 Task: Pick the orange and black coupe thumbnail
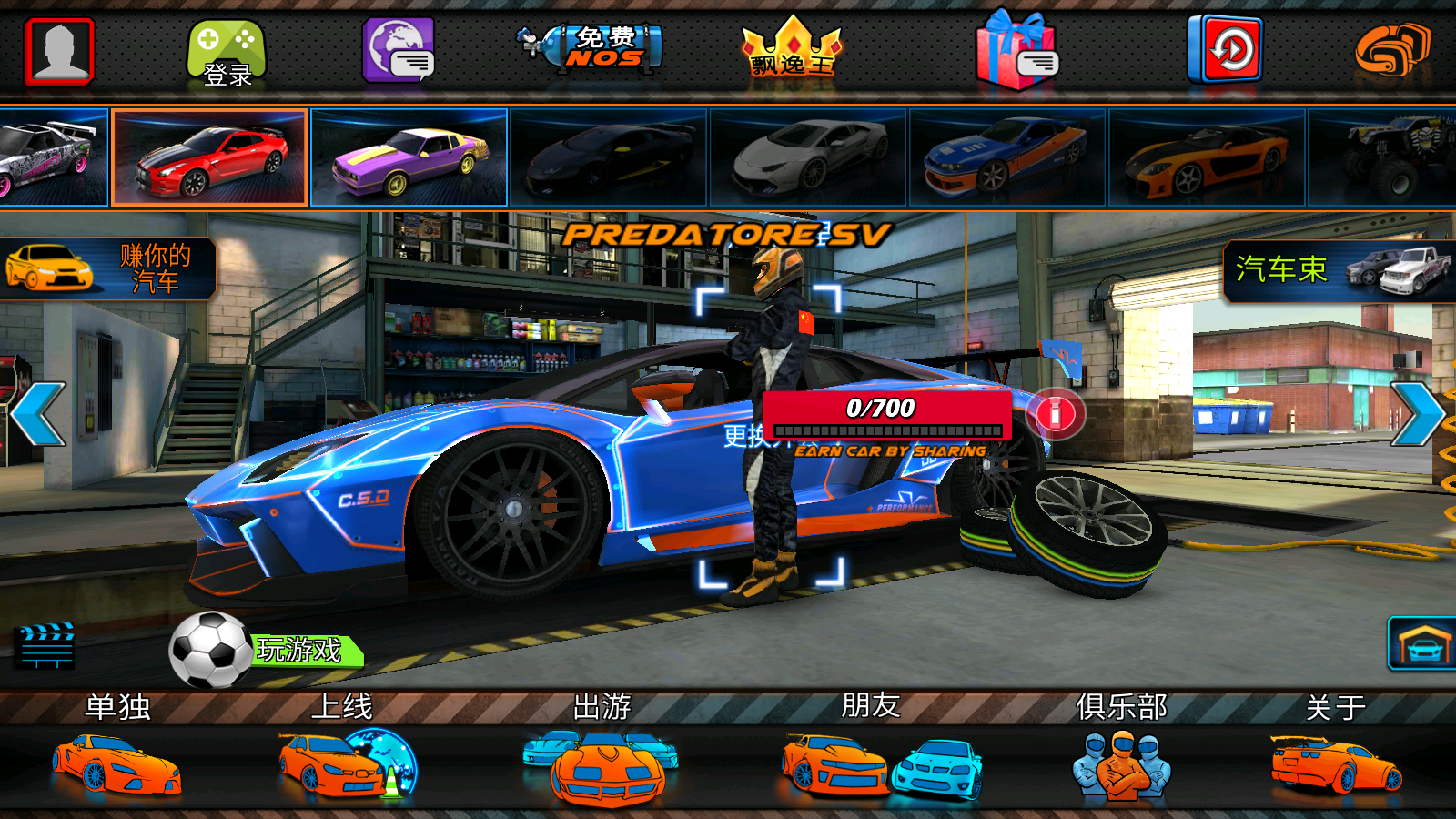[x=1207, y=157]
